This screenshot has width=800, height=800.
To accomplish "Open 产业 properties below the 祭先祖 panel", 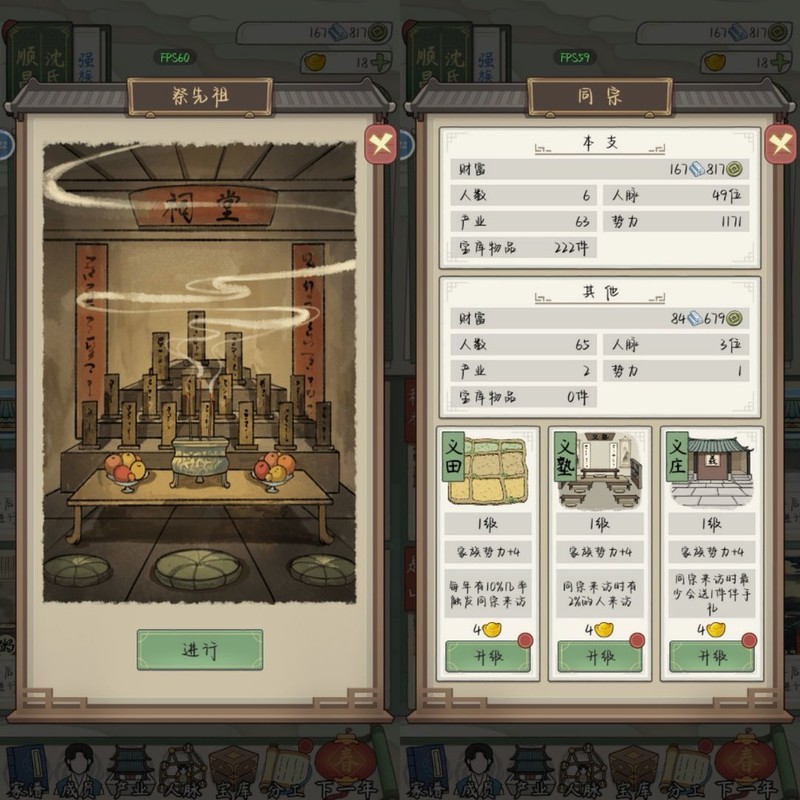I will click(x=130, y=770).
